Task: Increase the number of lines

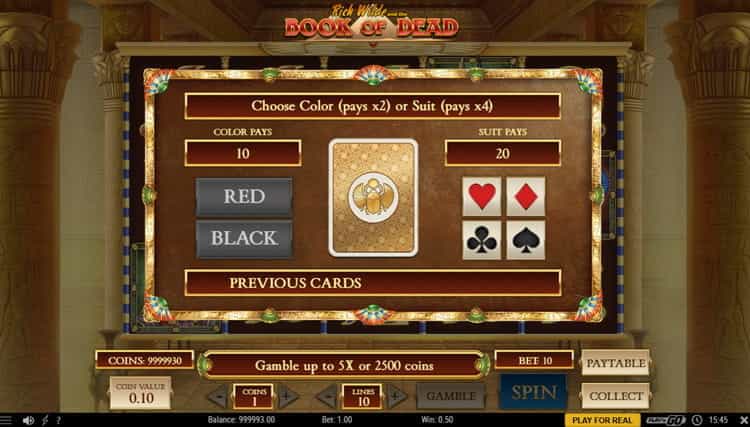Action: (x=399, y=396)
